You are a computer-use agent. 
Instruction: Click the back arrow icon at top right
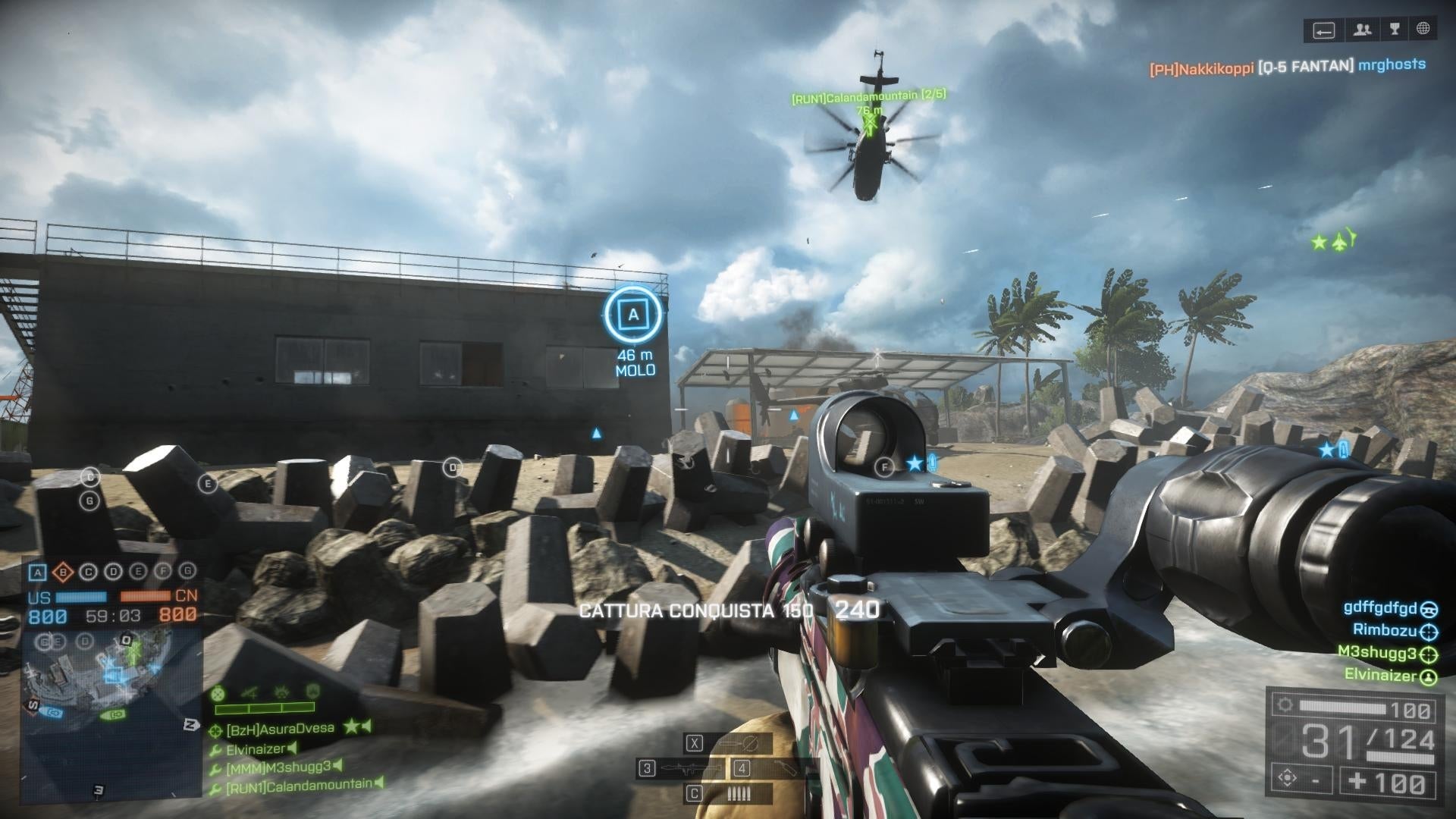pos(1325,30)
